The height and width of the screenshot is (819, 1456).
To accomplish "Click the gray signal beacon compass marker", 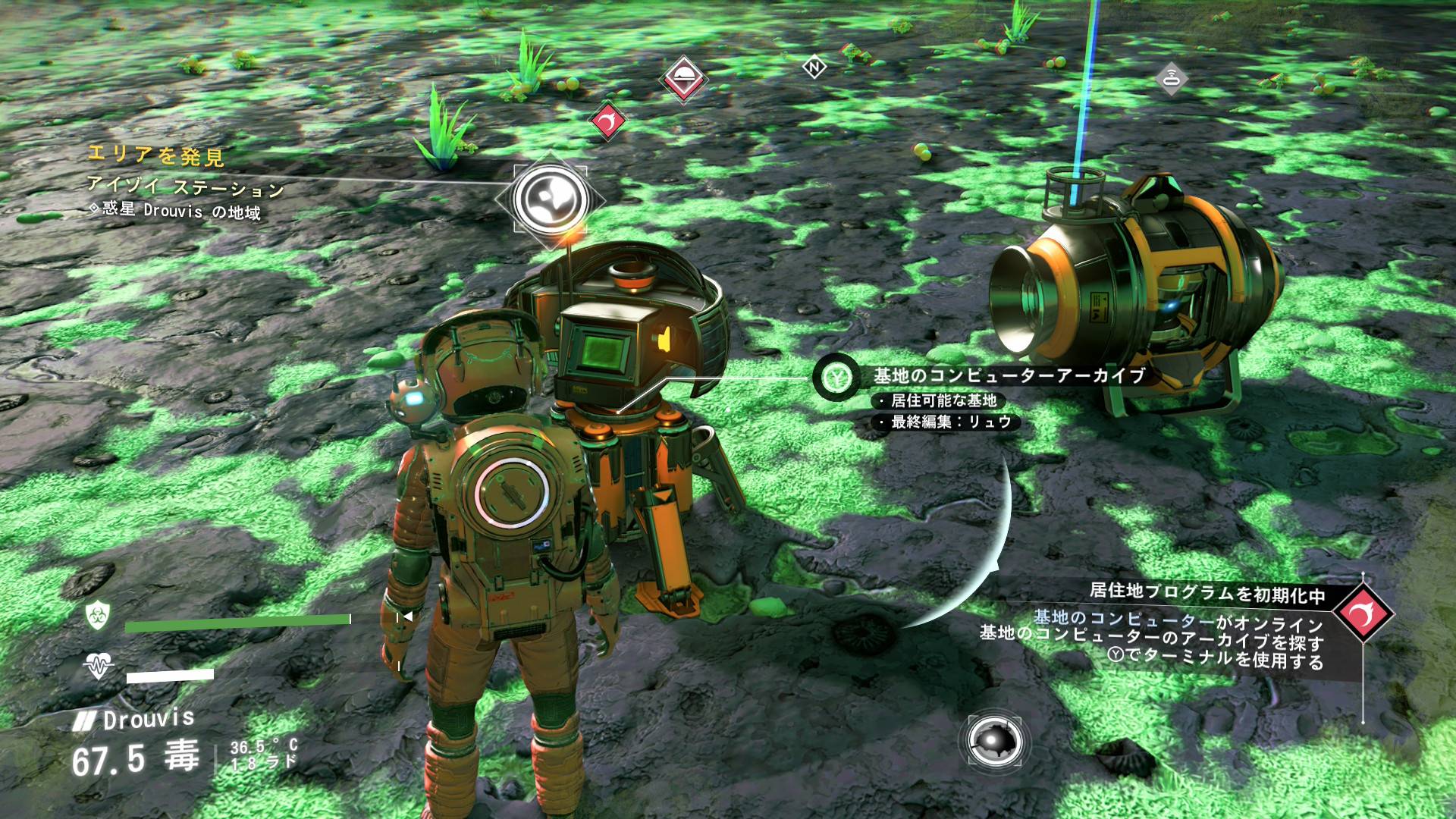I will click(x=1172, y=78).
